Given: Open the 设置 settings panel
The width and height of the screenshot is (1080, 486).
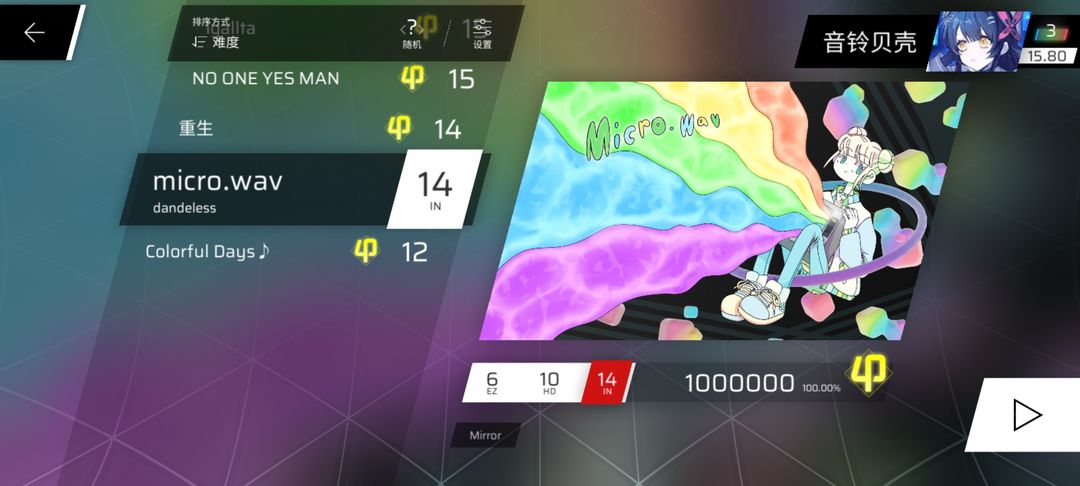Looking at the screenshot, I should click(x=482, y=34).
